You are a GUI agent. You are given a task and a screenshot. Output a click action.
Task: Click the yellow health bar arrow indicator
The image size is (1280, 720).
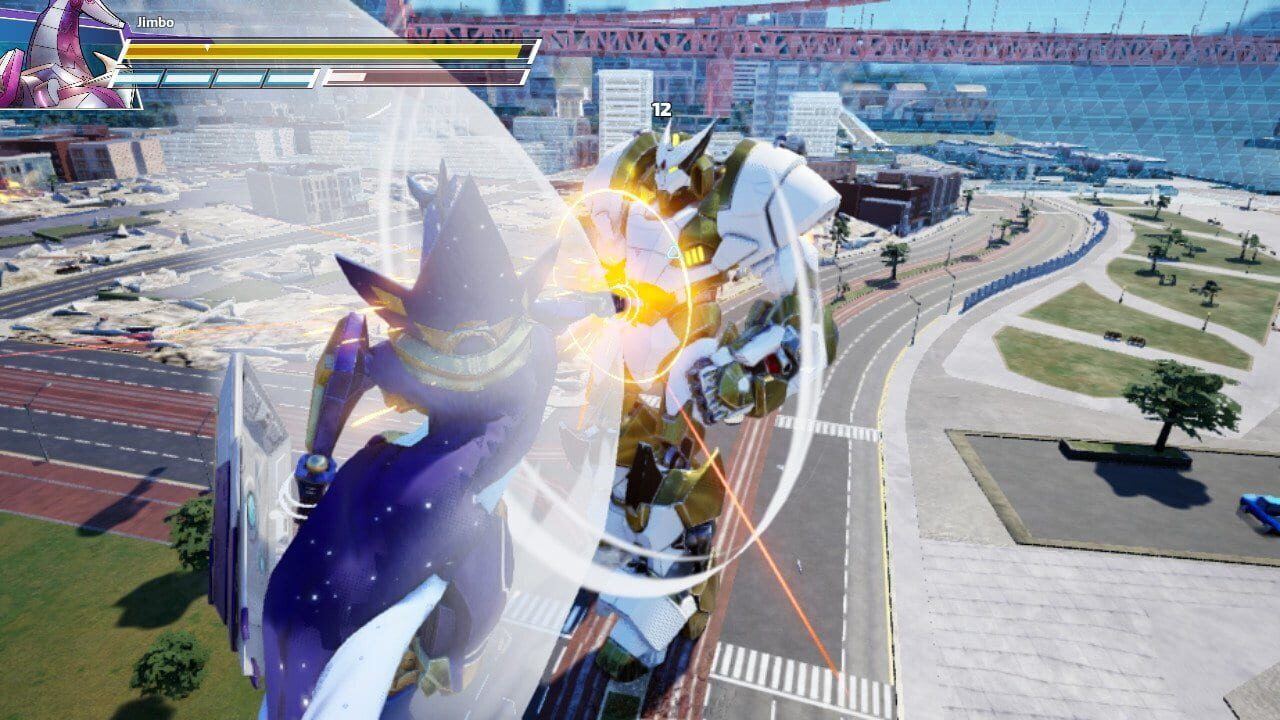tap(205, 46)
